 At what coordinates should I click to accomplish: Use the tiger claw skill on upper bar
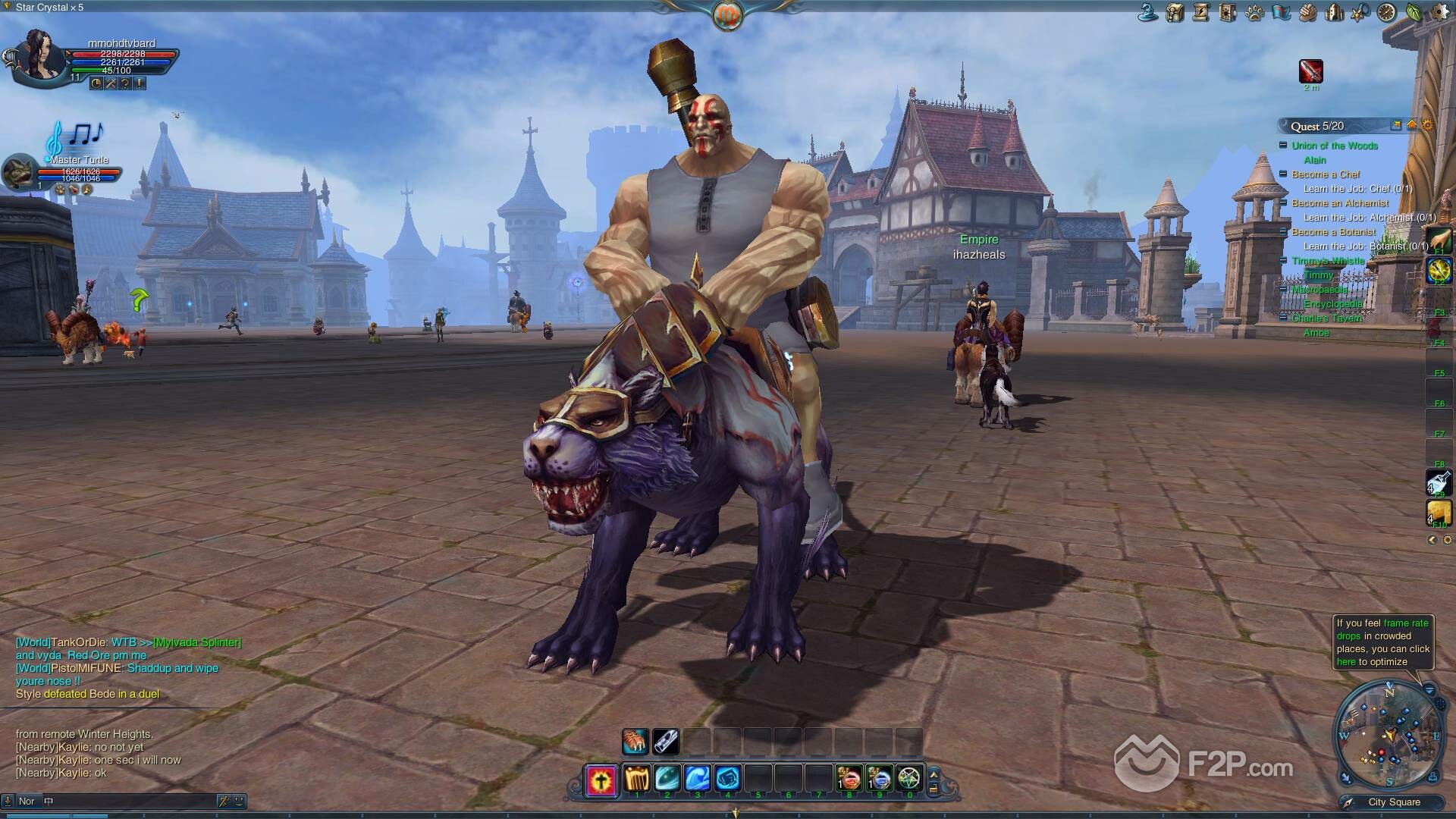(x=635, y=742)
